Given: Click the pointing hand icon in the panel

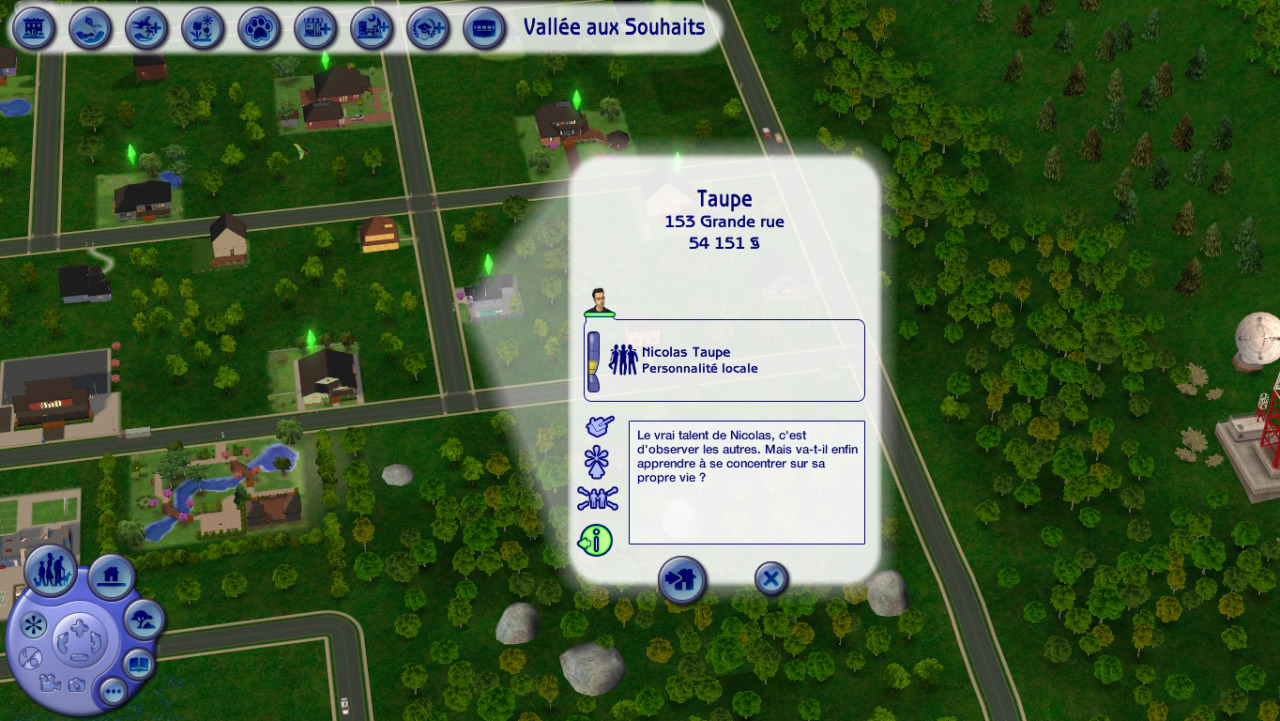Looking at the screenshot, I should coord(598,427).
